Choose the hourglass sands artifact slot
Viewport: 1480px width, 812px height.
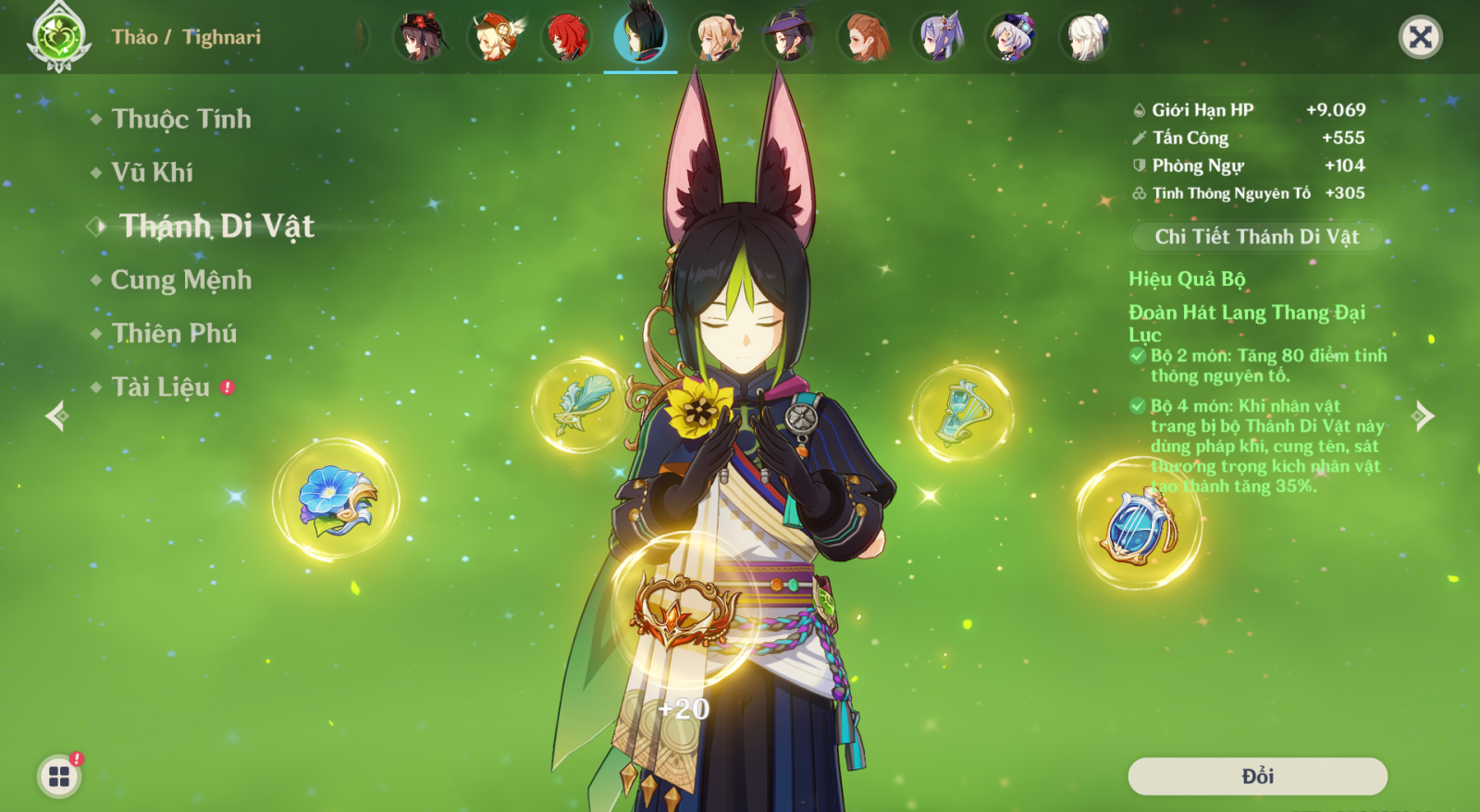[962, 412]
